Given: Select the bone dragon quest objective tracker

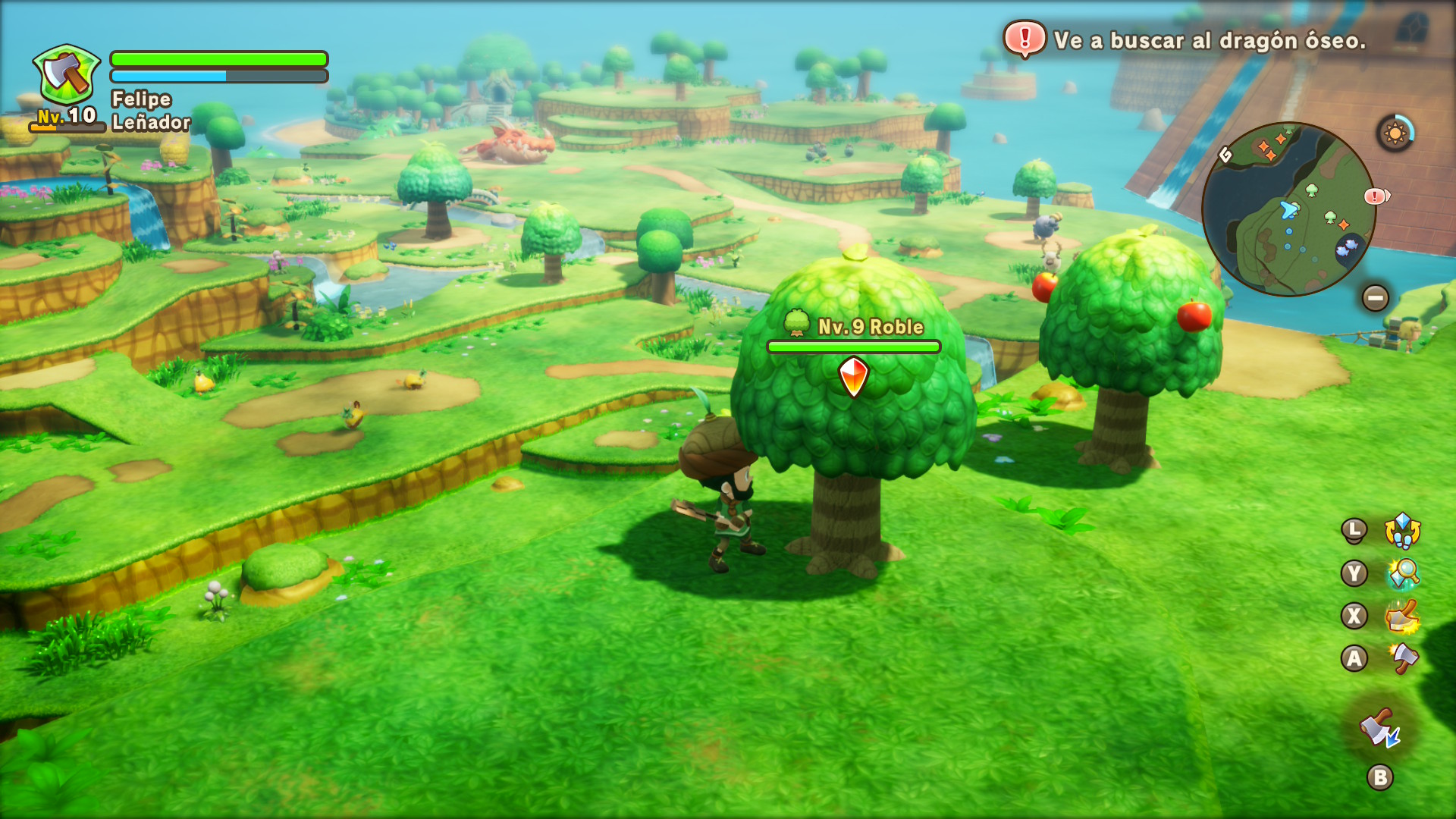Looking at the screenshot, I should (x=1185, y=40).
